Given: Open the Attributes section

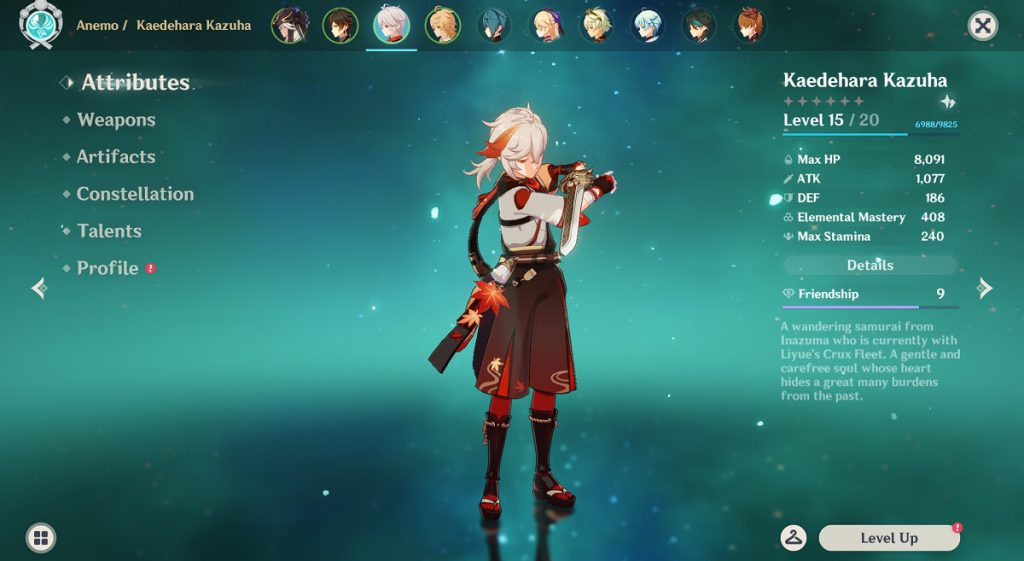Looking at the screenshot, I should tap(135, 83).
